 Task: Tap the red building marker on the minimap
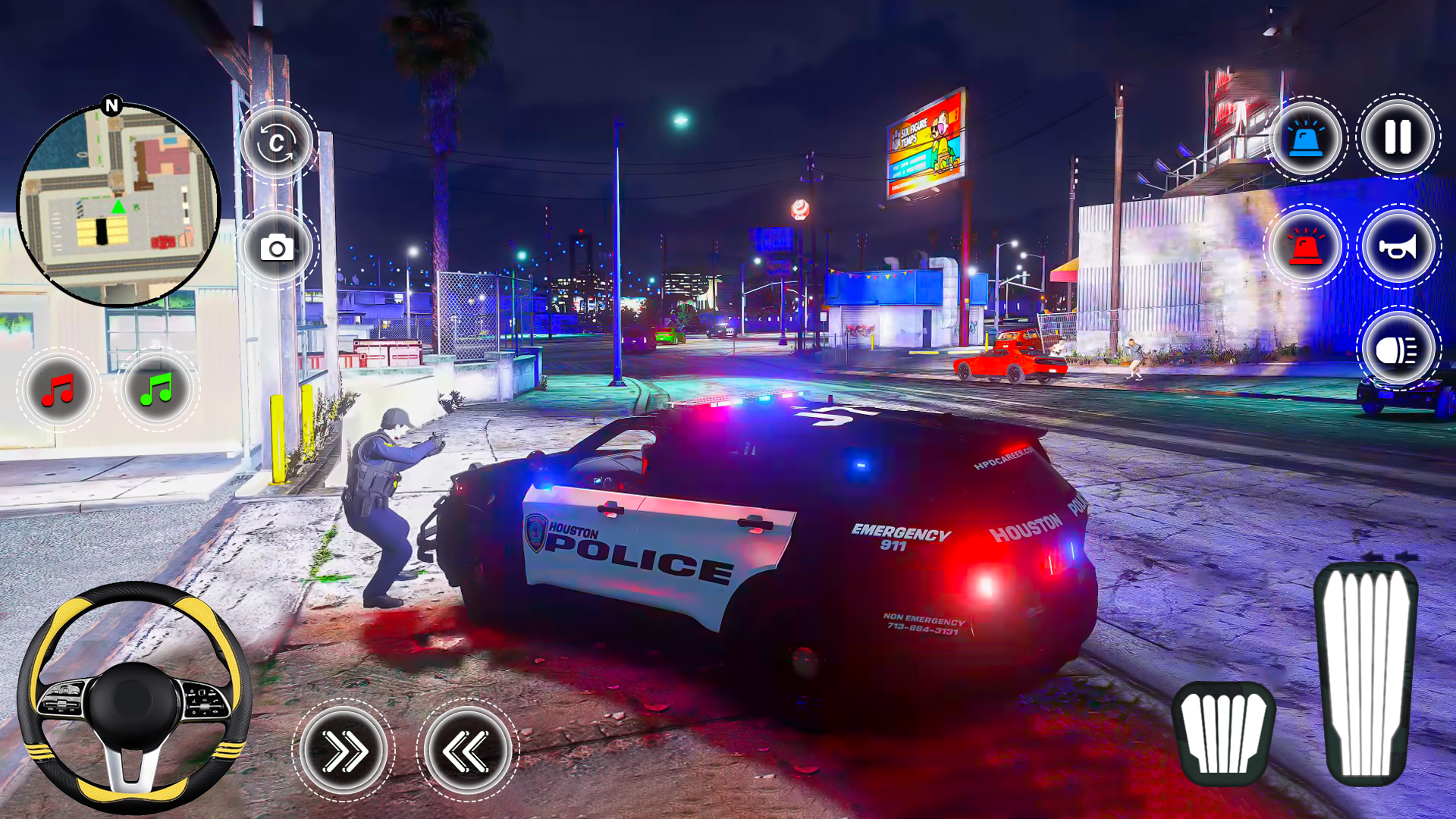(163, 240)
